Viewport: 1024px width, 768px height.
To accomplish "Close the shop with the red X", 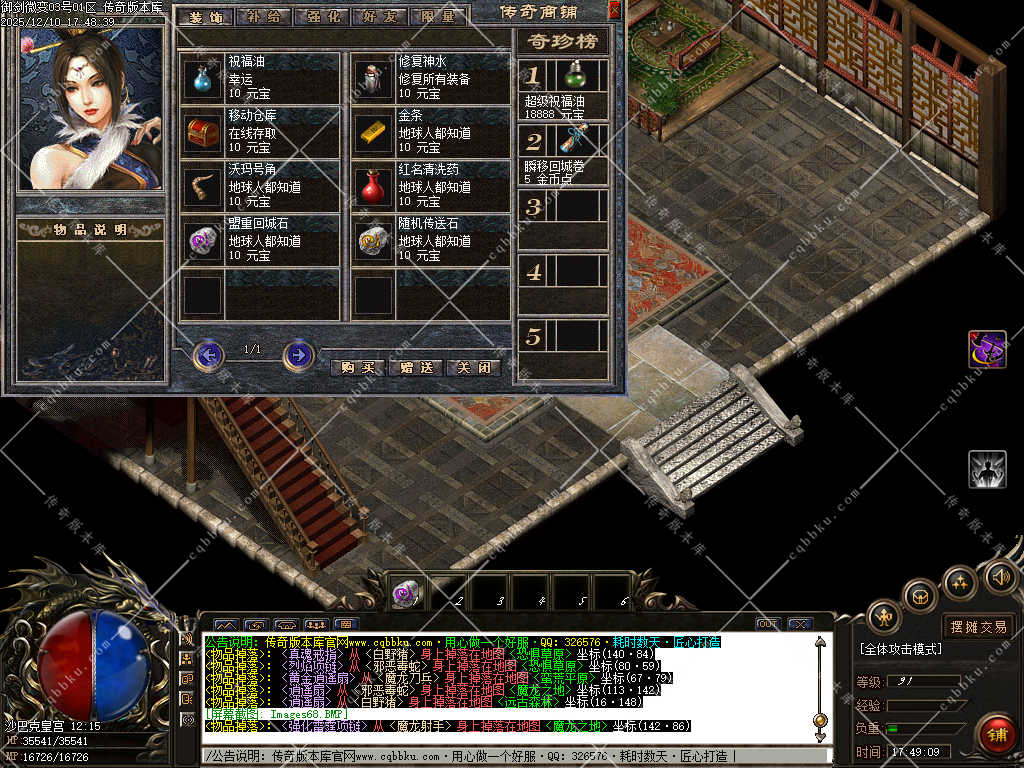I will (614, 10).
